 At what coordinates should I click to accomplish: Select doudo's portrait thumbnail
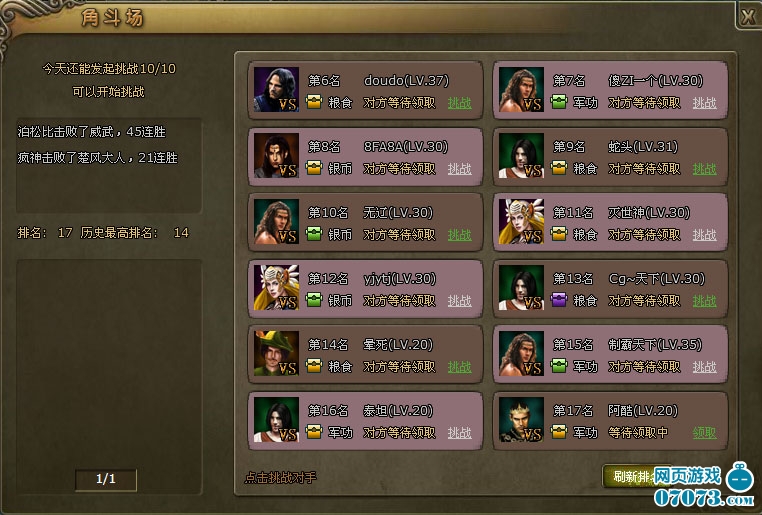pos(276,90)
